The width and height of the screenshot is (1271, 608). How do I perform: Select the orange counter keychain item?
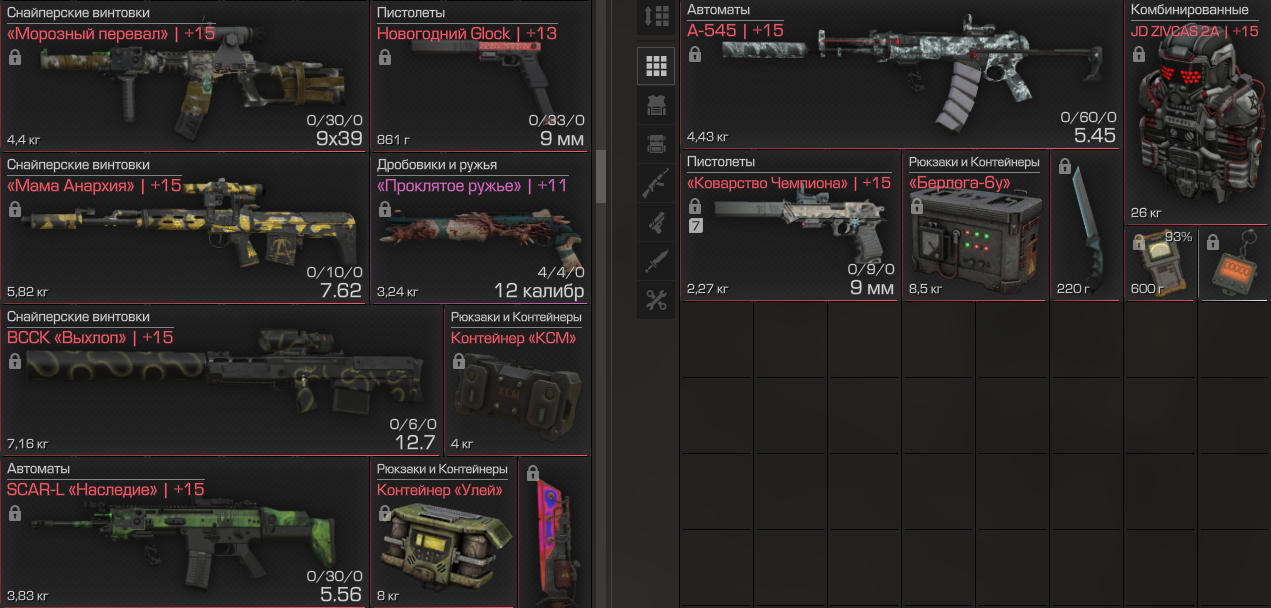point(1236,265)
